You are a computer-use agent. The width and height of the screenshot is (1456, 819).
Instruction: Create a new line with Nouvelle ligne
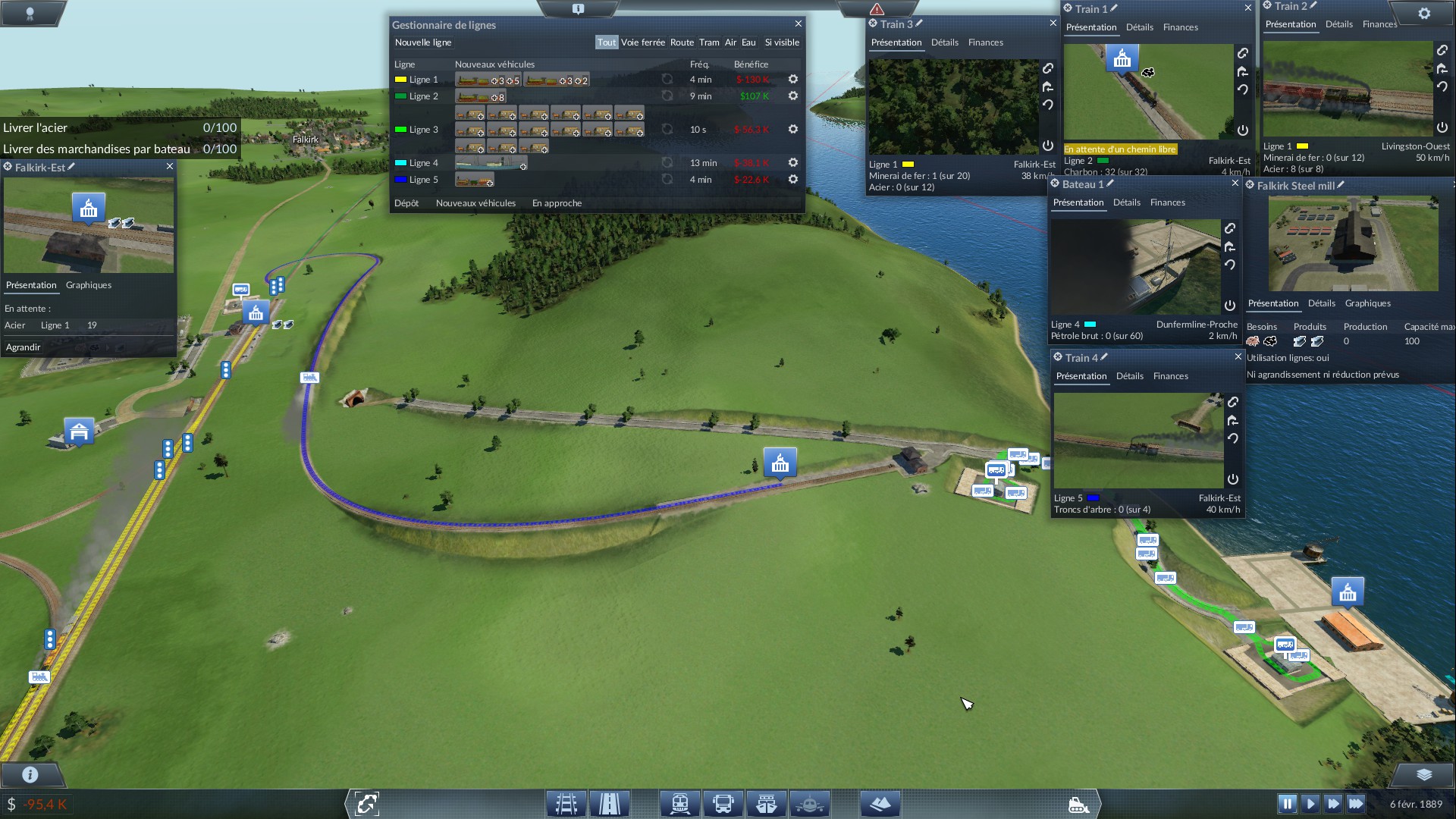coord(423,42)
